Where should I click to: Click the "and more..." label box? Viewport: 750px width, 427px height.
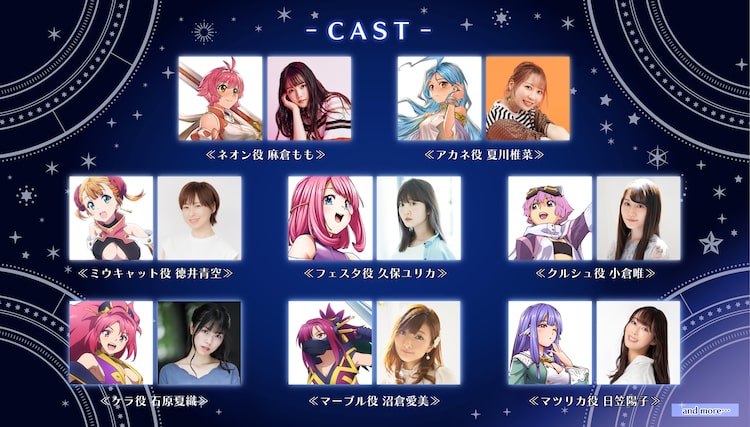click(706, 410)
